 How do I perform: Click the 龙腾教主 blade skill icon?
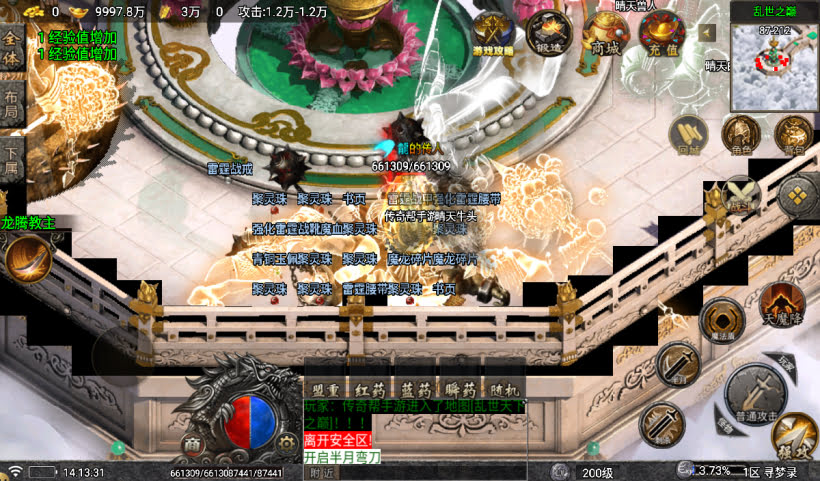click(x=28, y=261)
